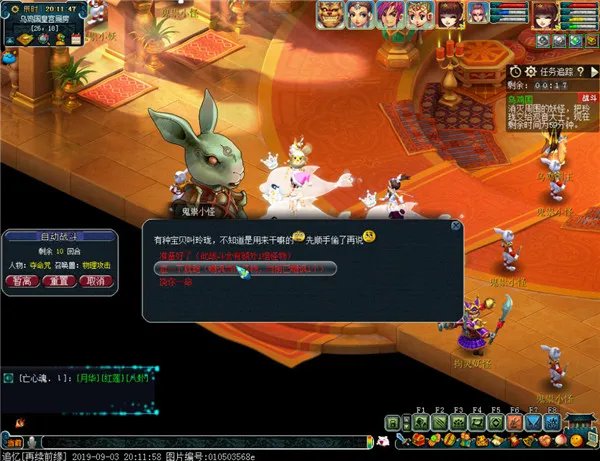Open the player character portrait at top right
The width and height of the screenshot is (600, 461).
545,14
